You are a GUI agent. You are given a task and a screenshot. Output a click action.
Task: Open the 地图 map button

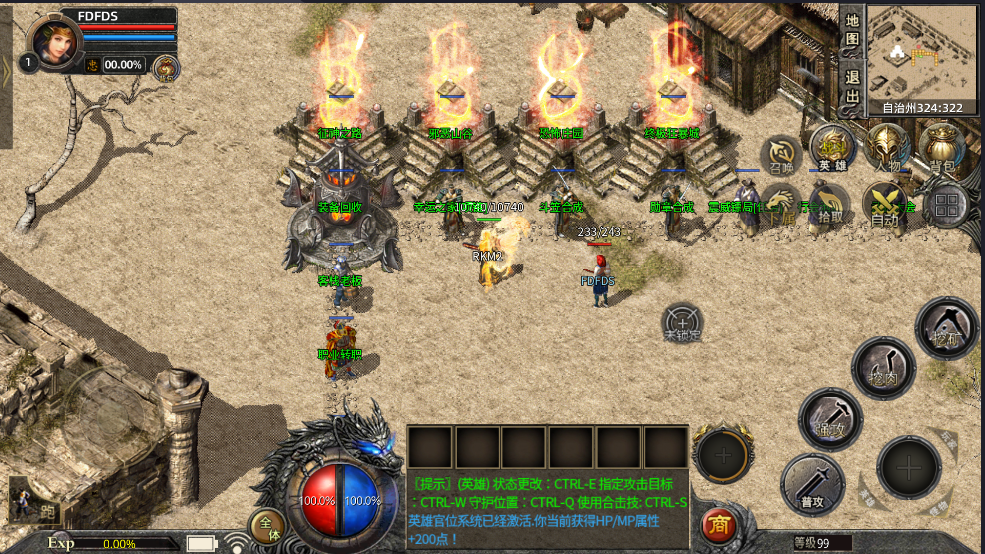[851, 30]
